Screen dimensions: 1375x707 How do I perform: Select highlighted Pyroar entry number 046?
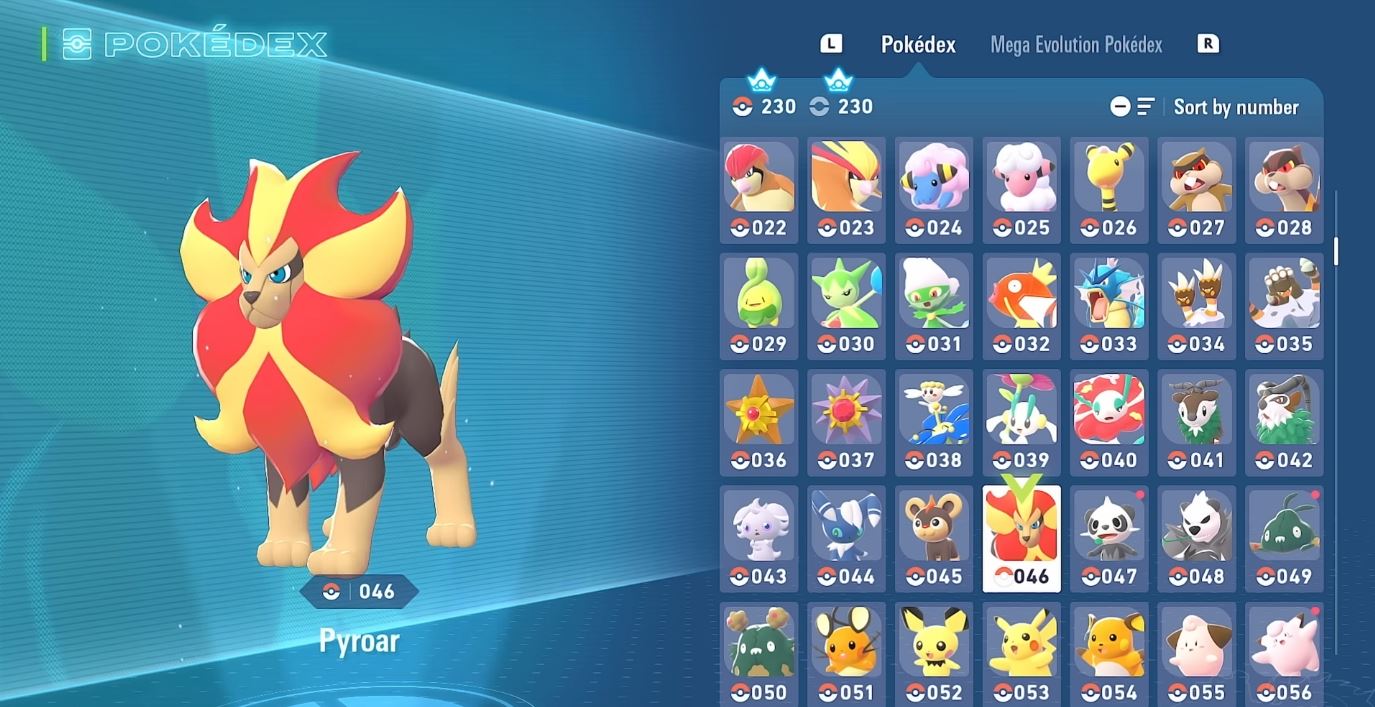click(x=1022, y=538)
